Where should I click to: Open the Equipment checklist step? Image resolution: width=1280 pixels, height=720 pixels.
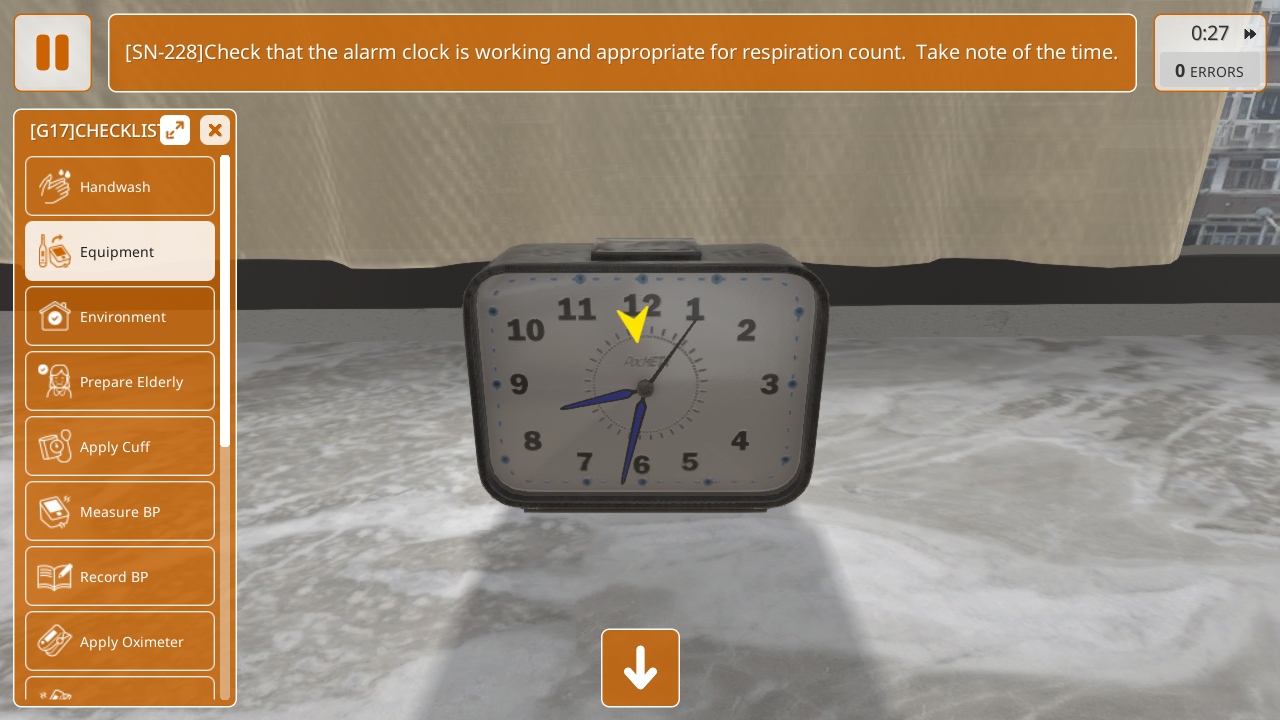point(120,251)
